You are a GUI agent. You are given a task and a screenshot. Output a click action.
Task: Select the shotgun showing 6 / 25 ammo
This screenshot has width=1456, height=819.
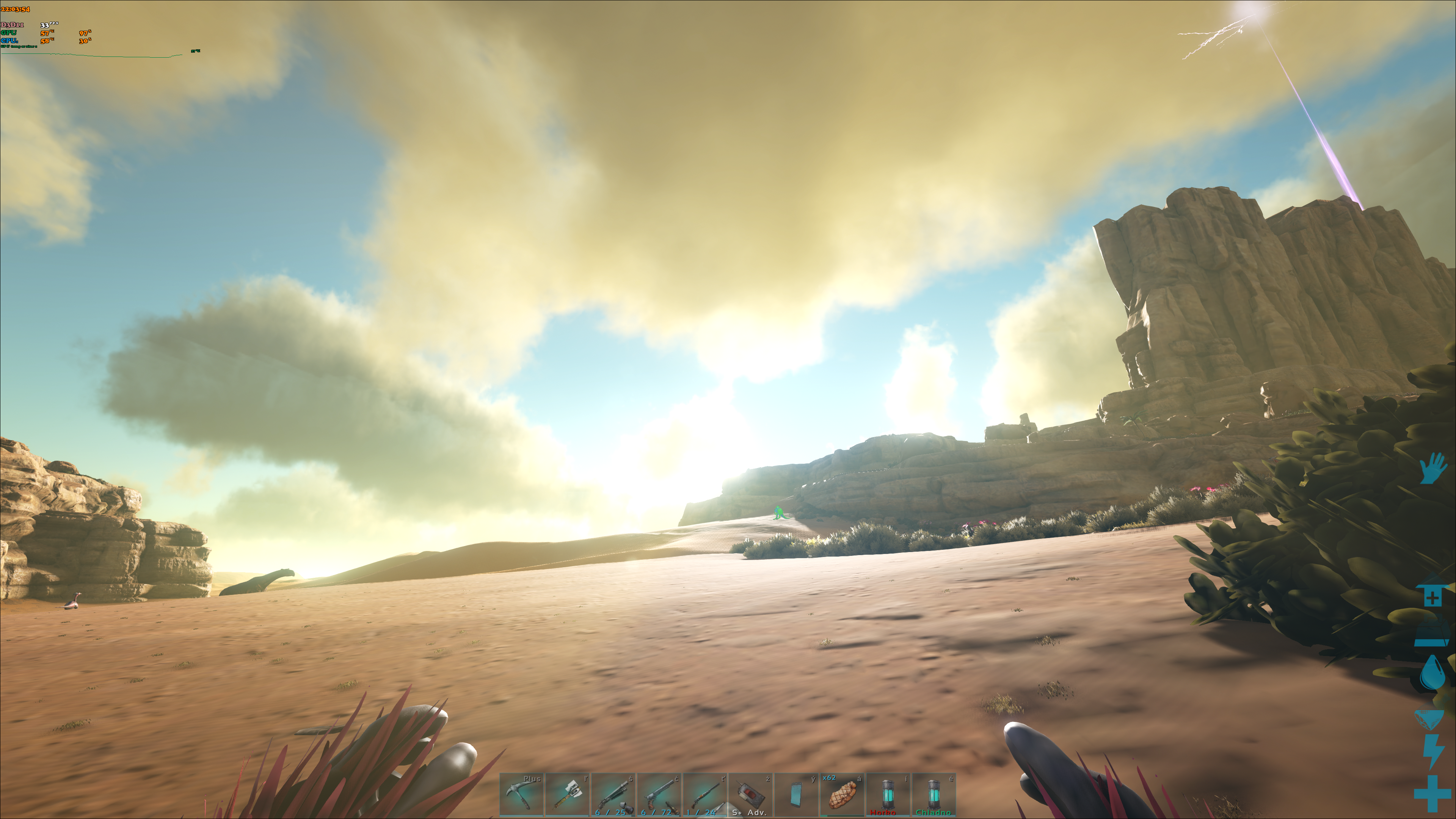click(x=613, y=795)
